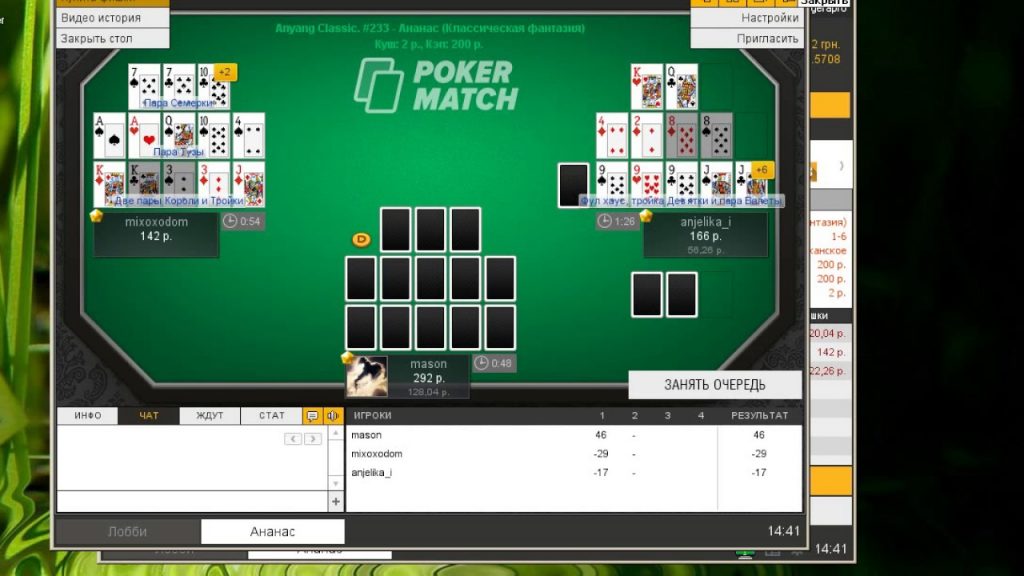Click the chat left arrow button
The image size is (1024, 576).
294,439
